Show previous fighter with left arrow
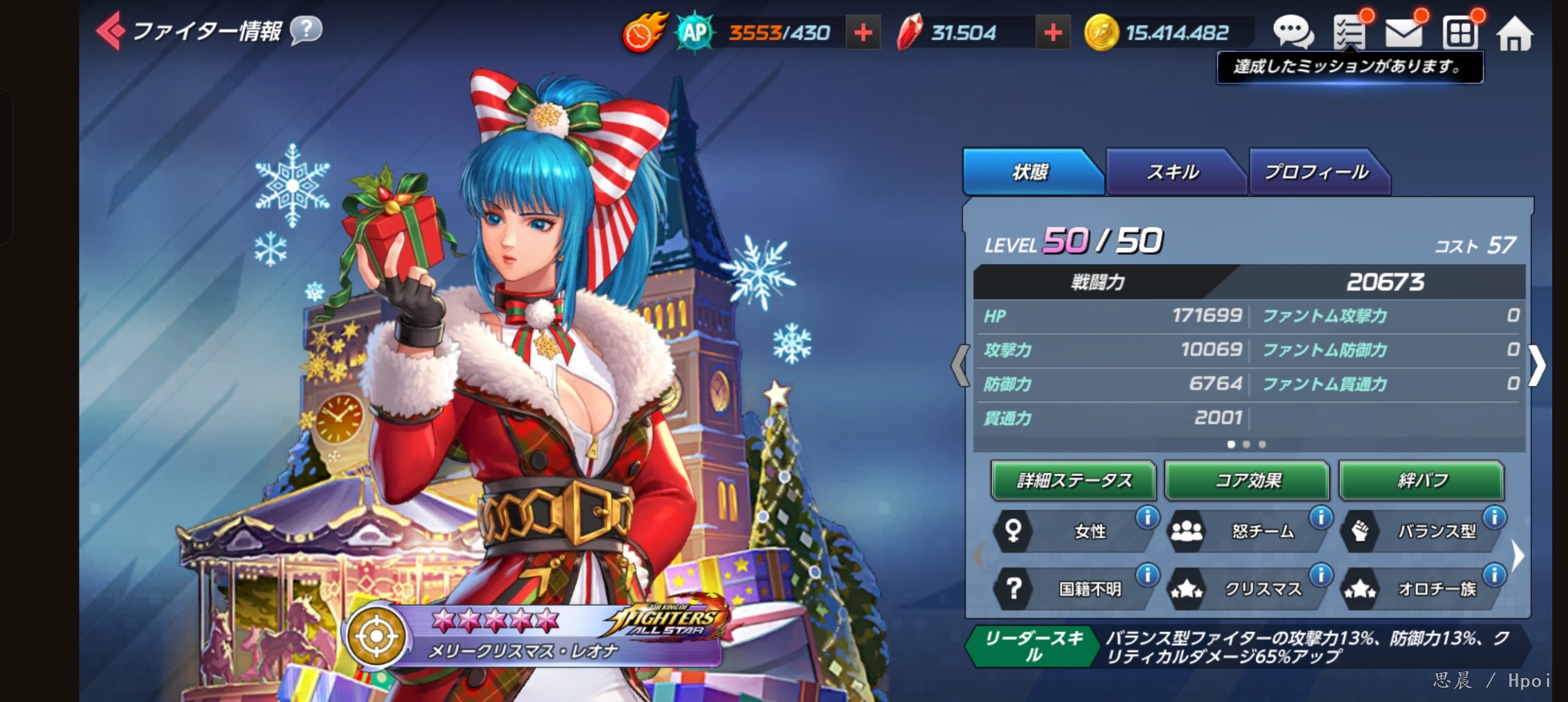Screen dimensions: 1568x702 pos(960,365)
